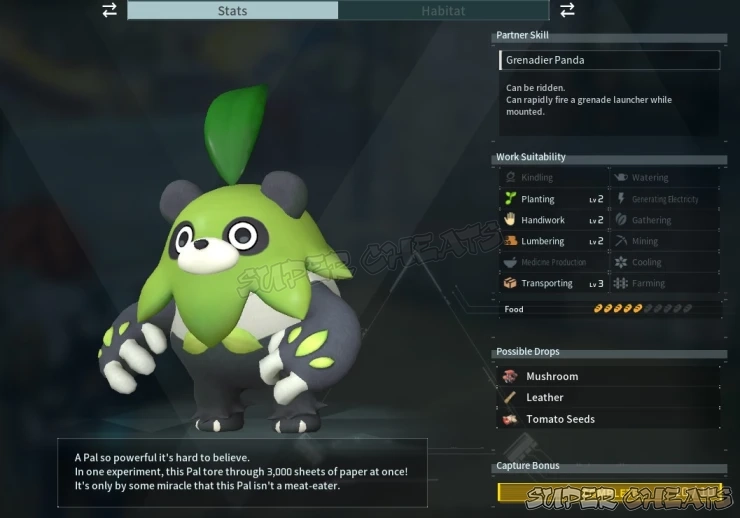The width and height of the screenshot is (740, 518).
Task: Choose the Handiwork suitability entry
Action: [x=553, y=220]
